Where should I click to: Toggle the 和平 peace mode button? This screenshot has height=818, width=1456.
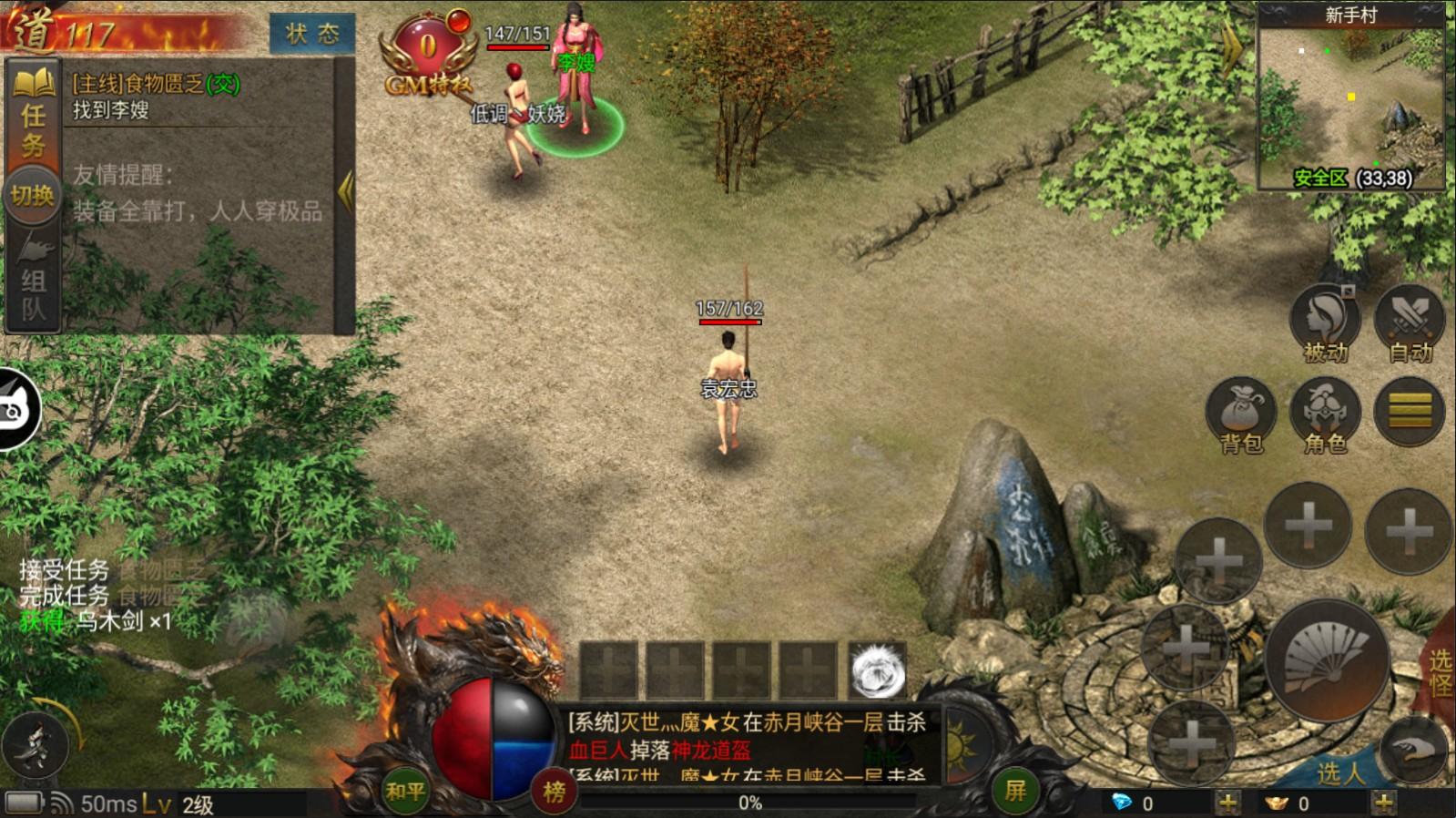[404, 791]
